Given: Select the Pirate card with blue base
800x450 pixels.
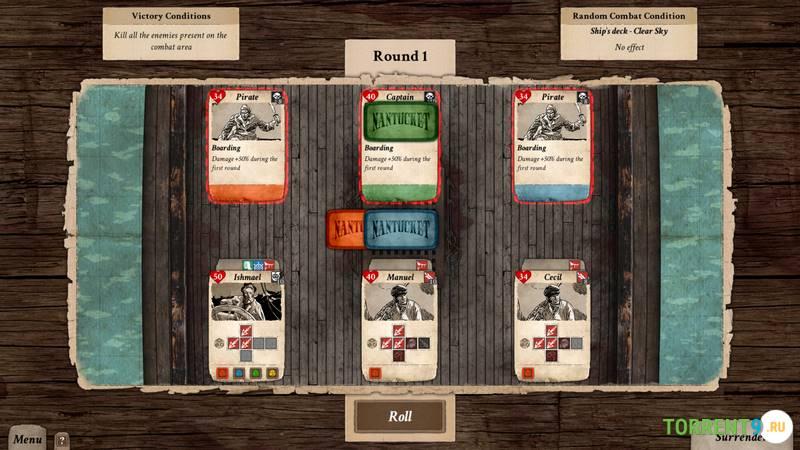Looking at the screenshot, I should 552,145.
